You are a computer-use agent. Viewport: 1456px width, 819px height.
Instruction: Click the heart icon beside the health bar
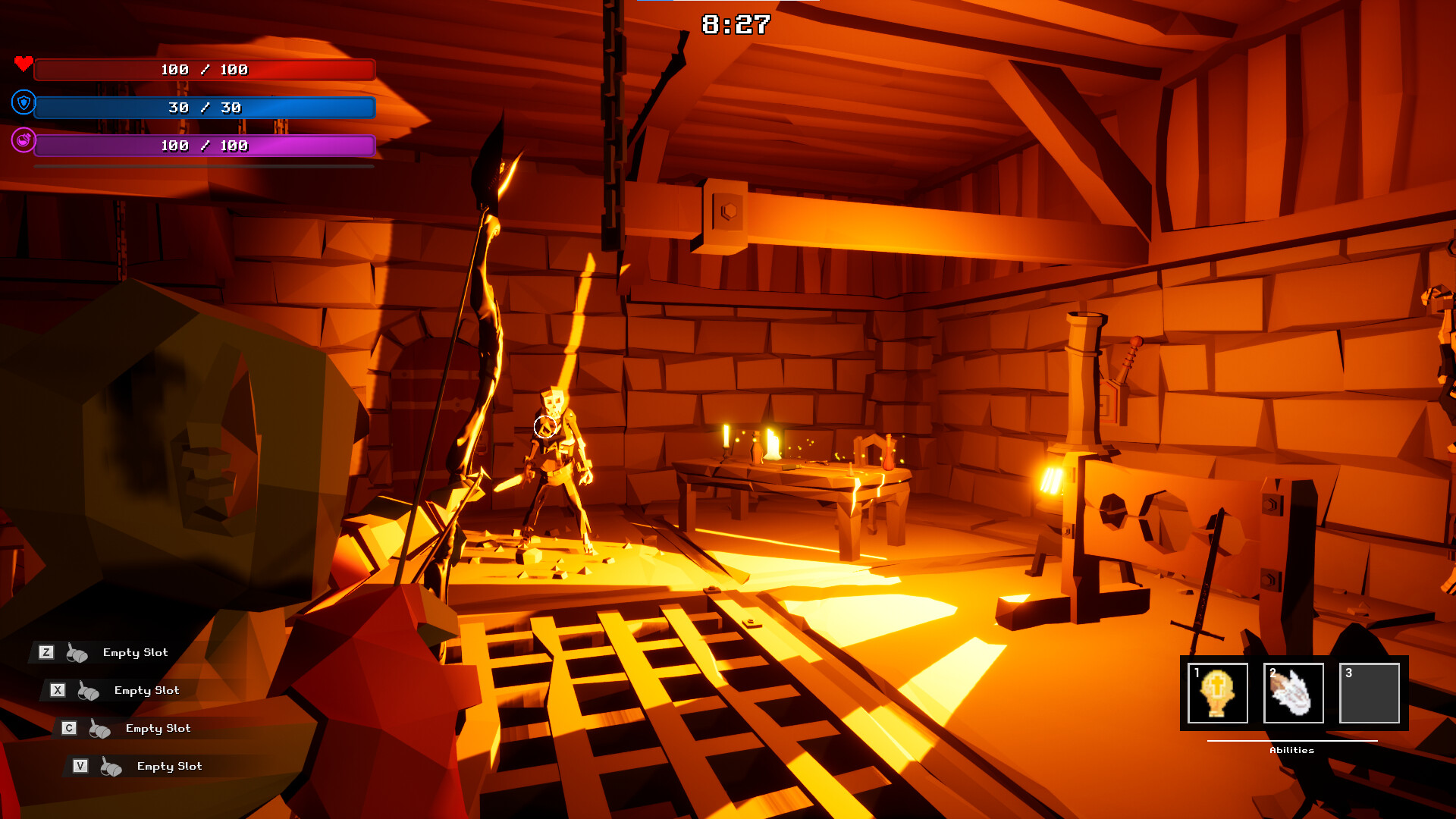pos(24,65)
